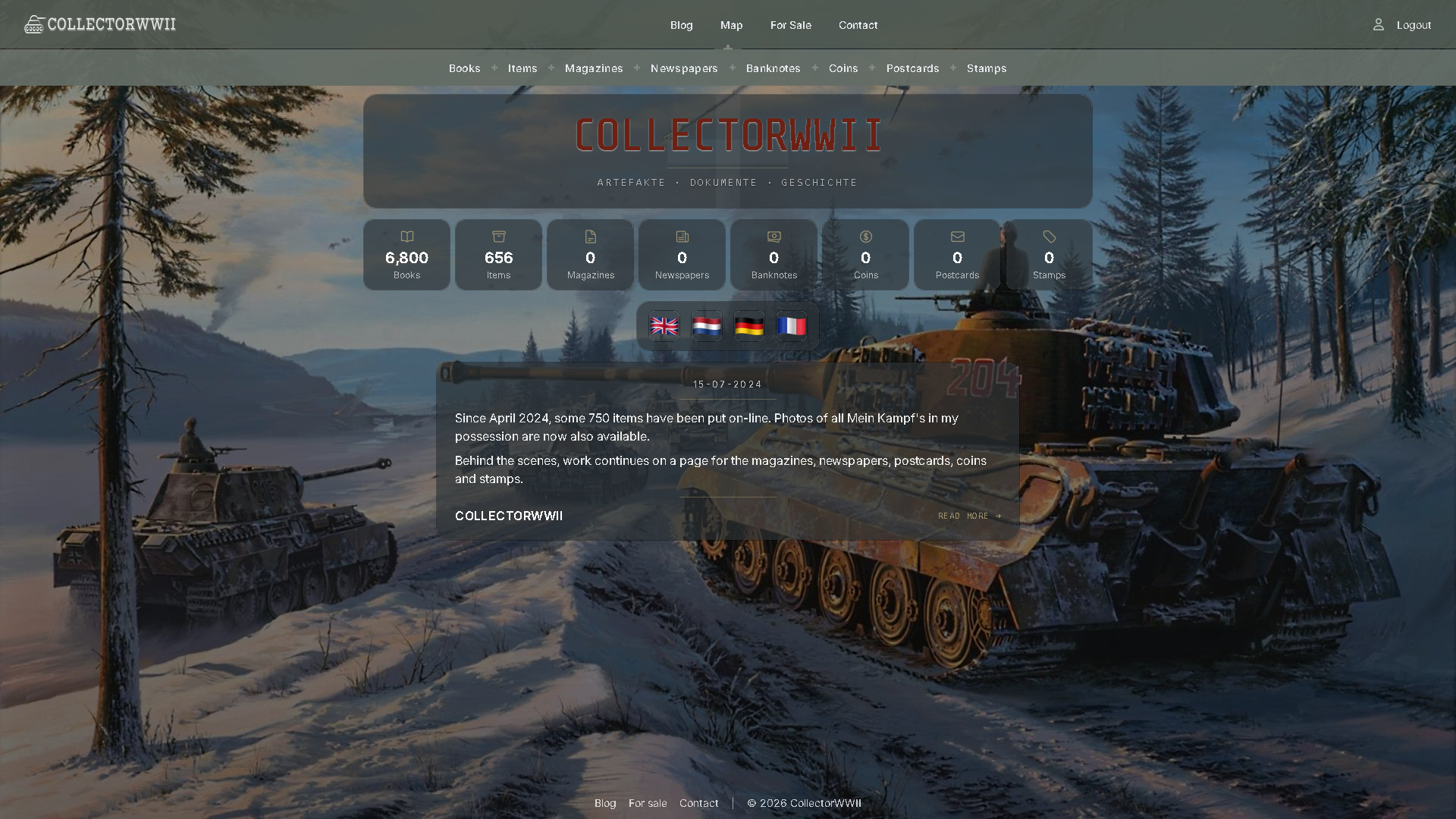Click the tag icon on the Stamps card
This screenshot has height=819, width=1456.
coord(1049,237)
